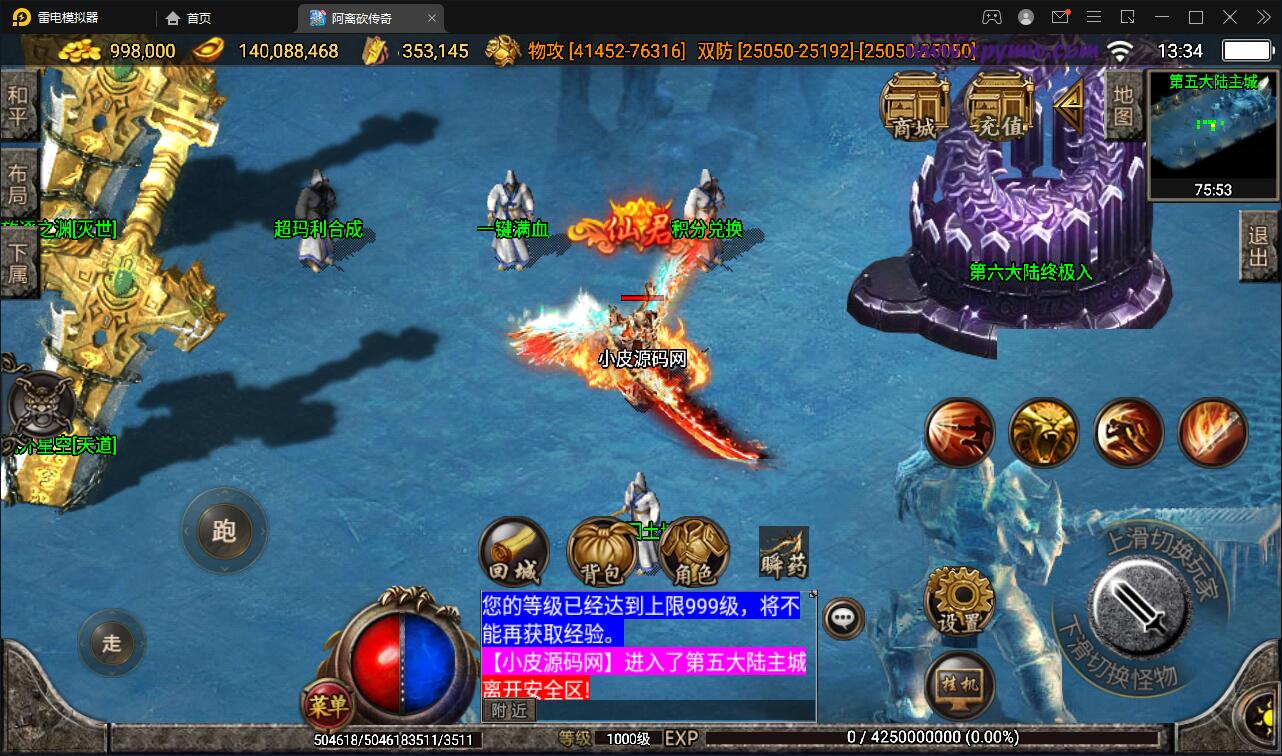Open the 角色 character icon
The image size is (1282, 756).
pos(692,552)
